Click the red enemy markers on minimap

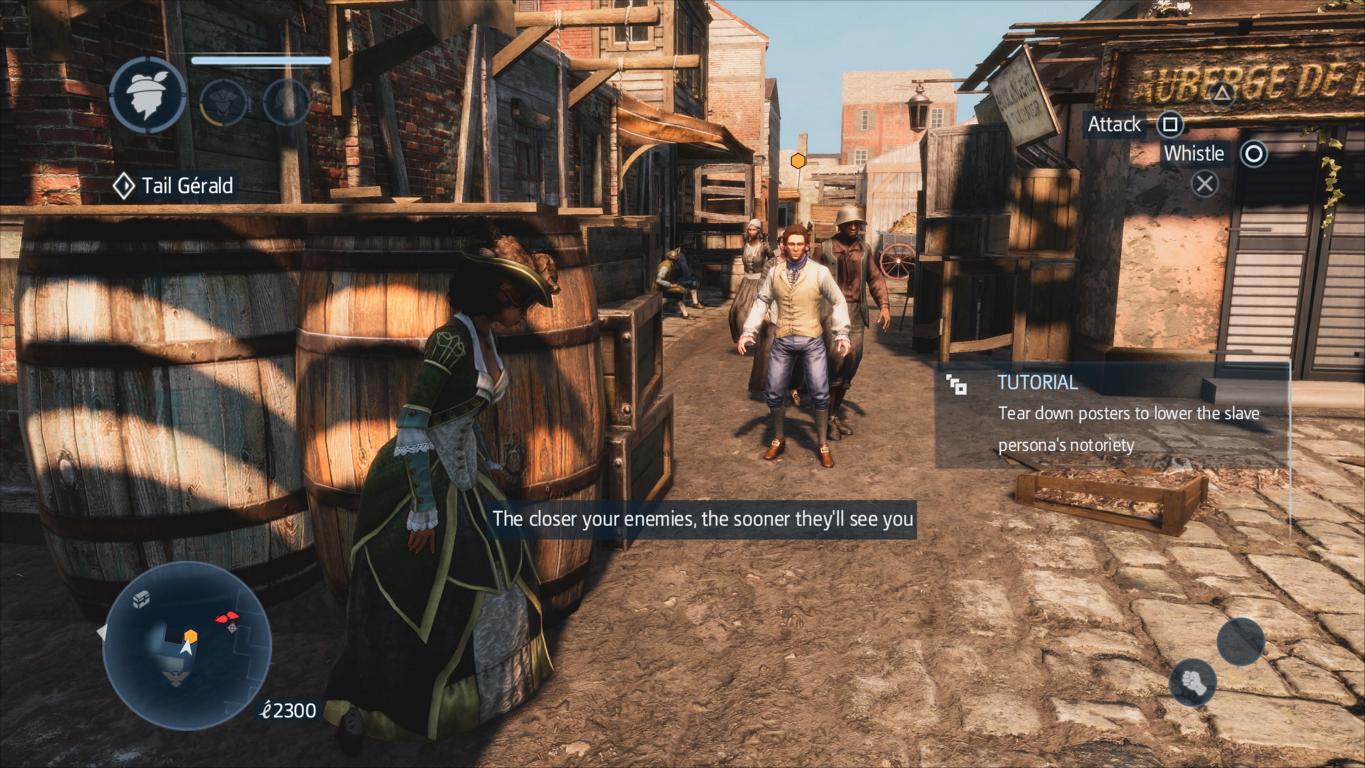tap(228, 618)
